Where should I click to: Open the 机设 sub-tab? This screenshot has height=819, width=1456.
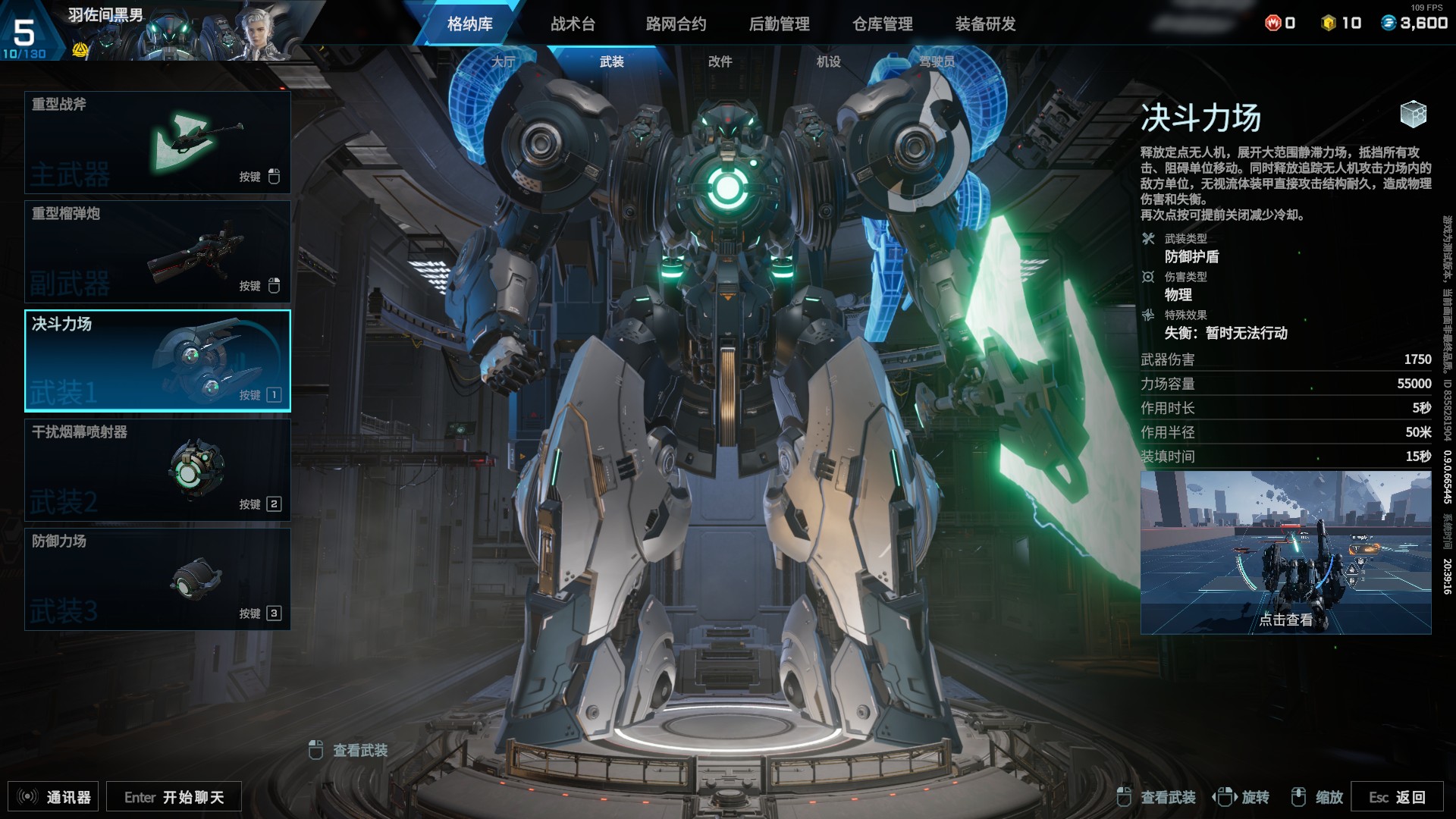pyautogui.click(x=828, y=62)
